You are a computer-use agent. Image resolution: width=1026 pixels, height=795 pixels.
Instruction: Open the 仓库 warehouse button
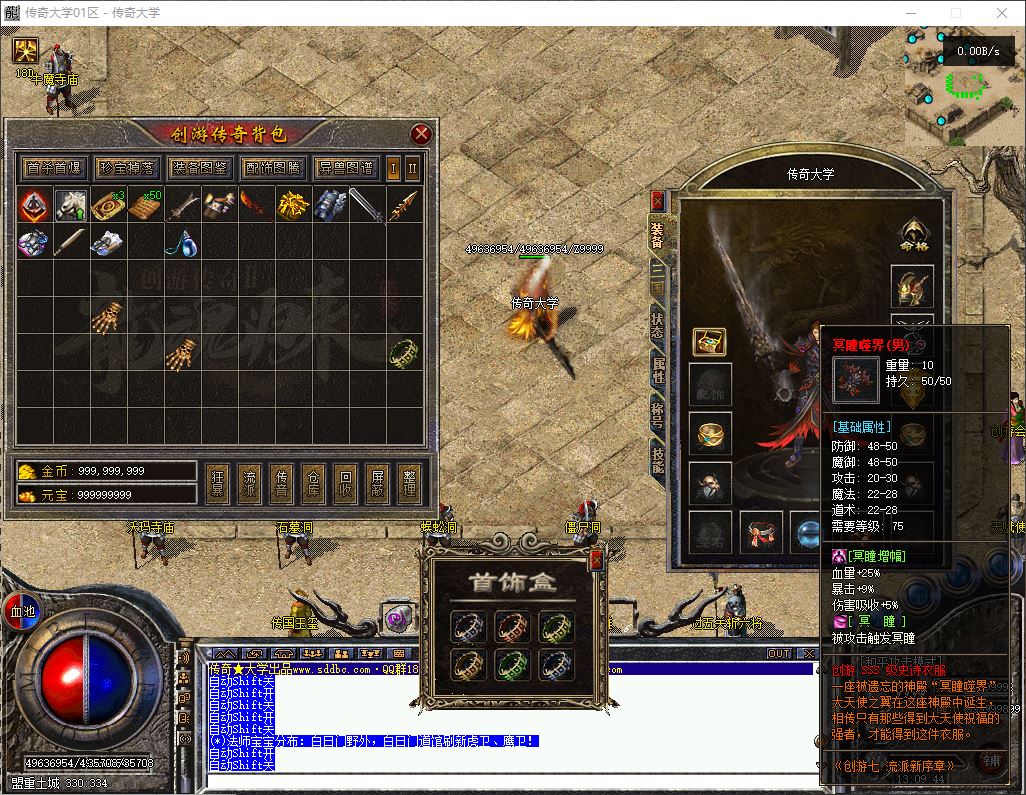(314, 483)
